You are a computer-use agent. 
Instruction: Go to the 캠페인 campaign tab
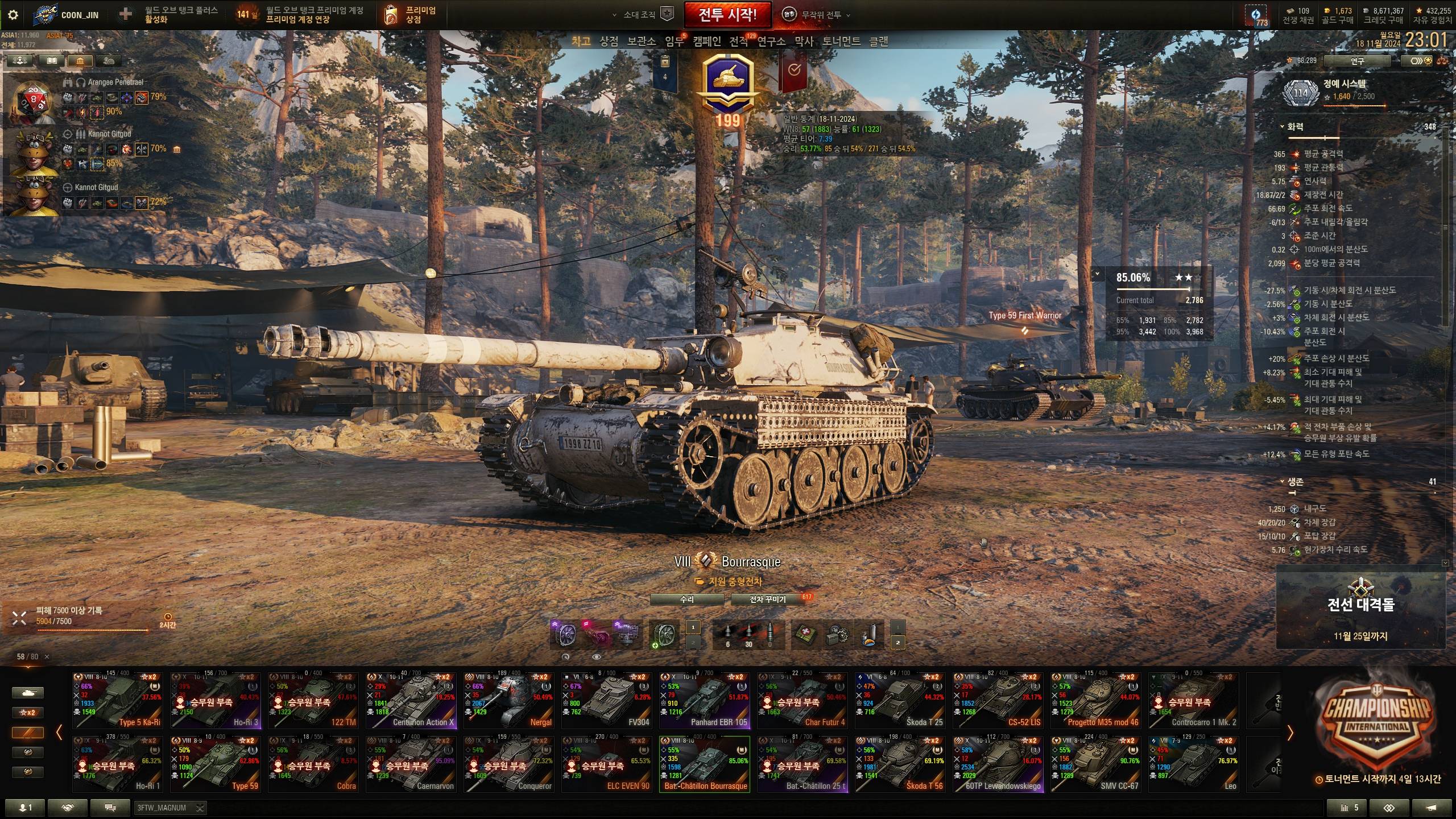[x=706, y=41]
